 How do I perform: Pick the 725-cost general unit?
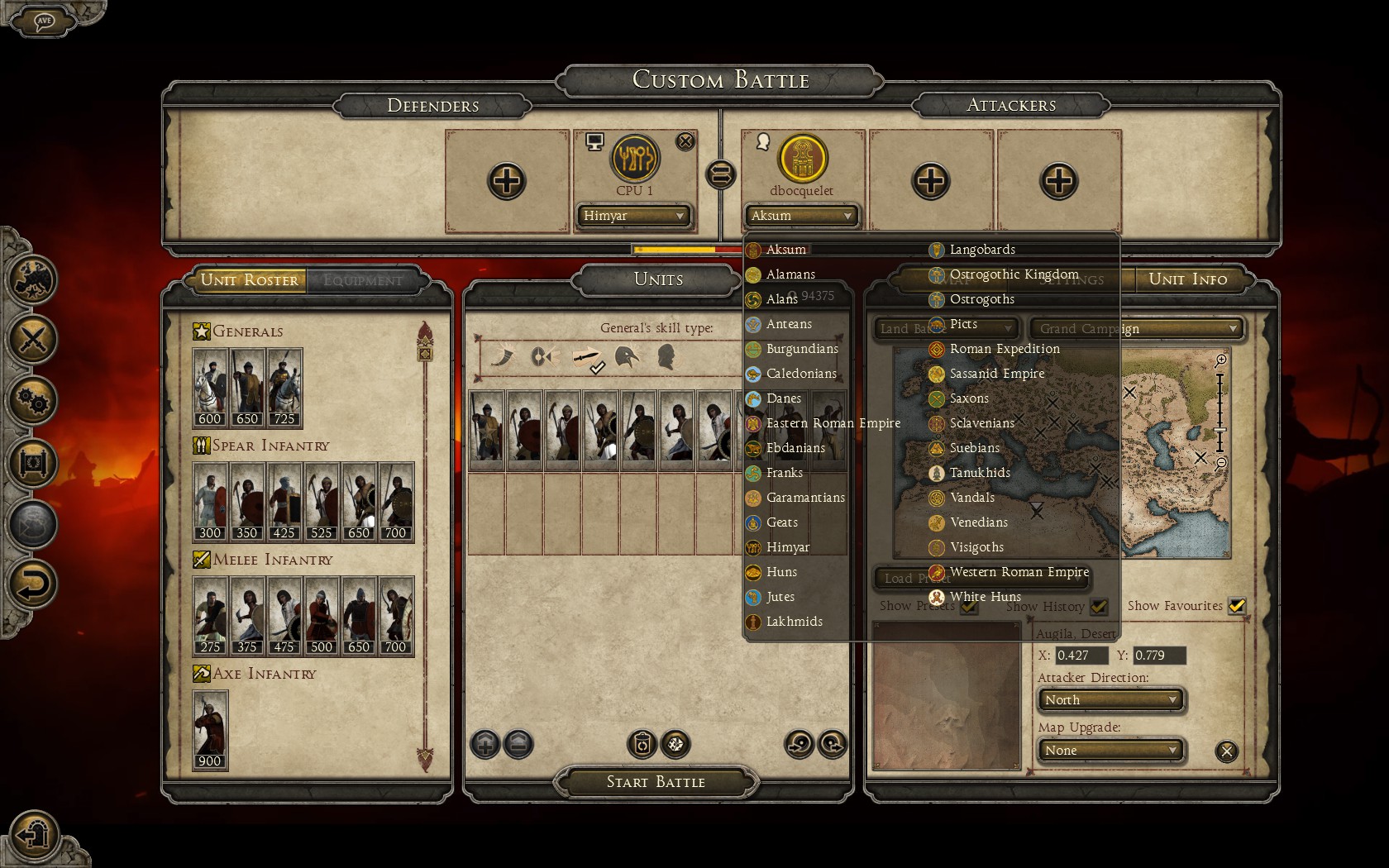click(284, 388)
